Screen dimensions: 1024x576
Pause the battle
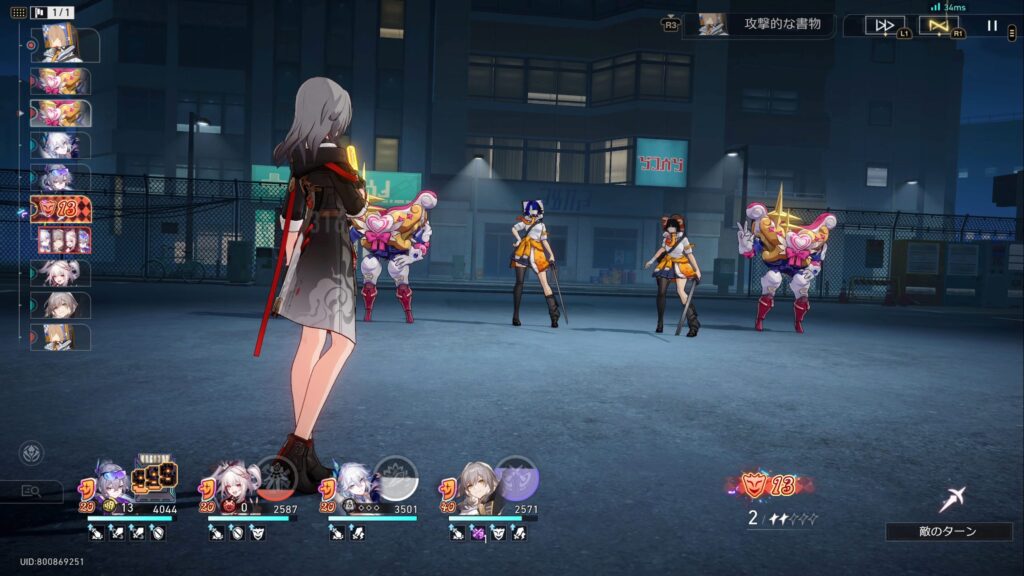(x=992, y=25)
